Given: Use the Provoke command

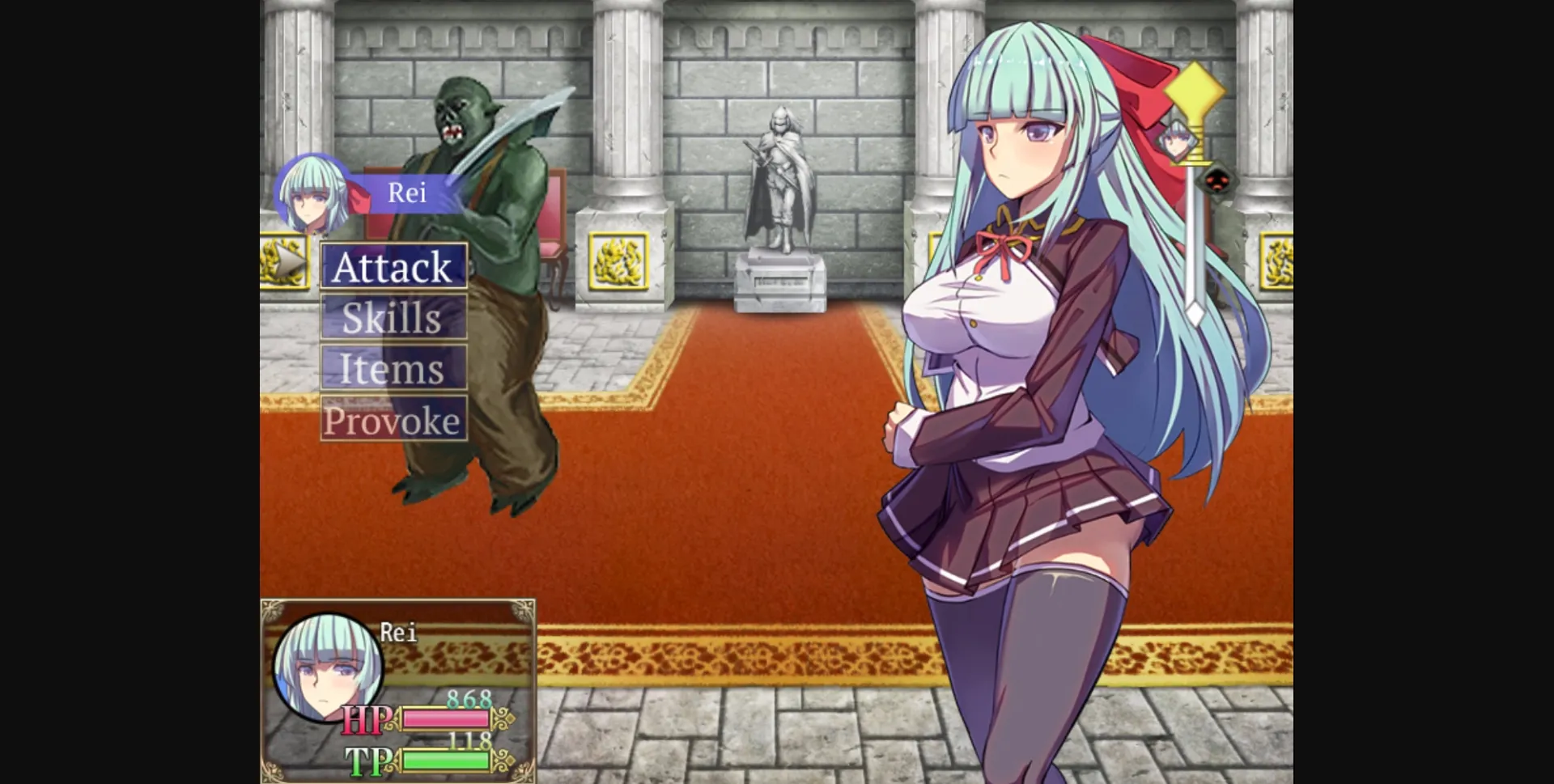Looking at the screenshot, I should click(x=393, y=420).
